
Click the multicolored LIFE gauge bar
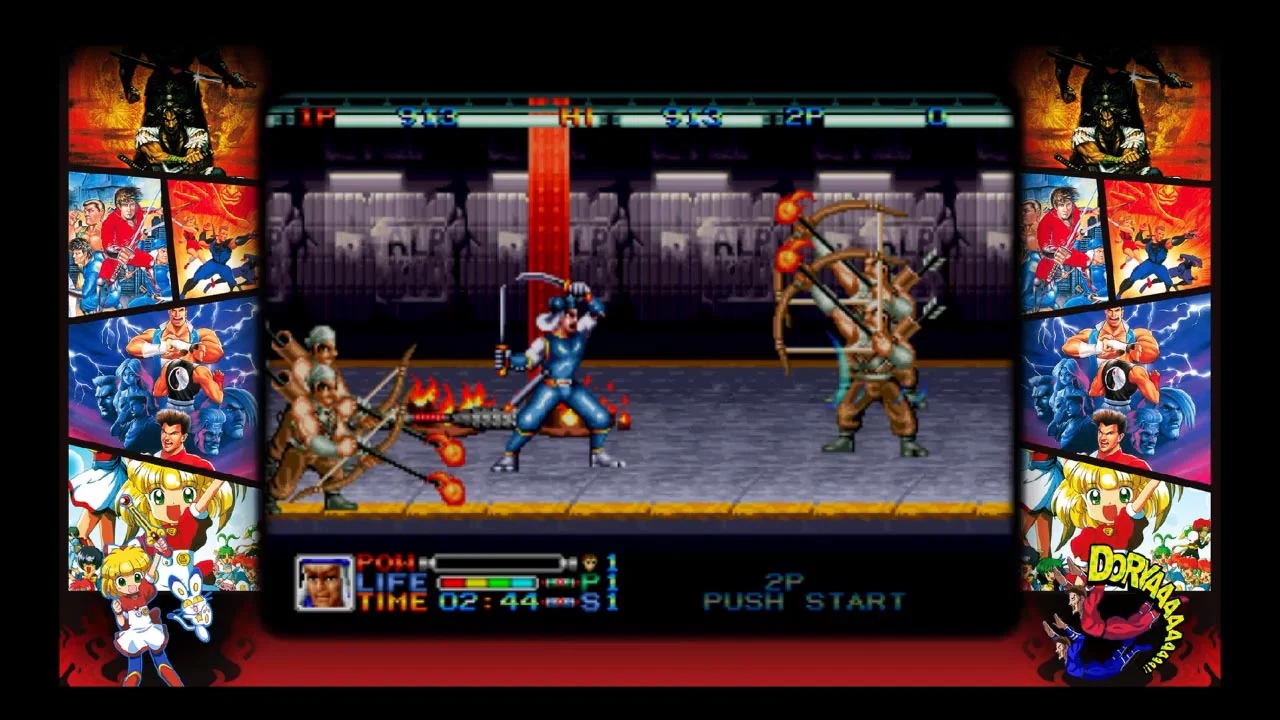(488, 581)
